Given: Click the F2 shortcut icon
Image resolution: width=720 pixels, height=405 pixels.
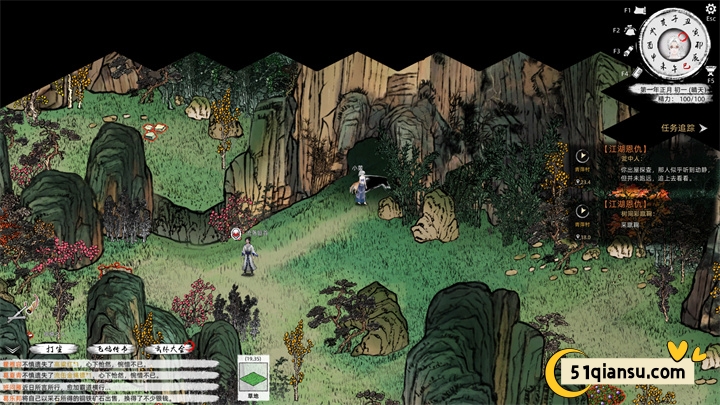Looking at the screenshot, I should [x=628, y=30].
